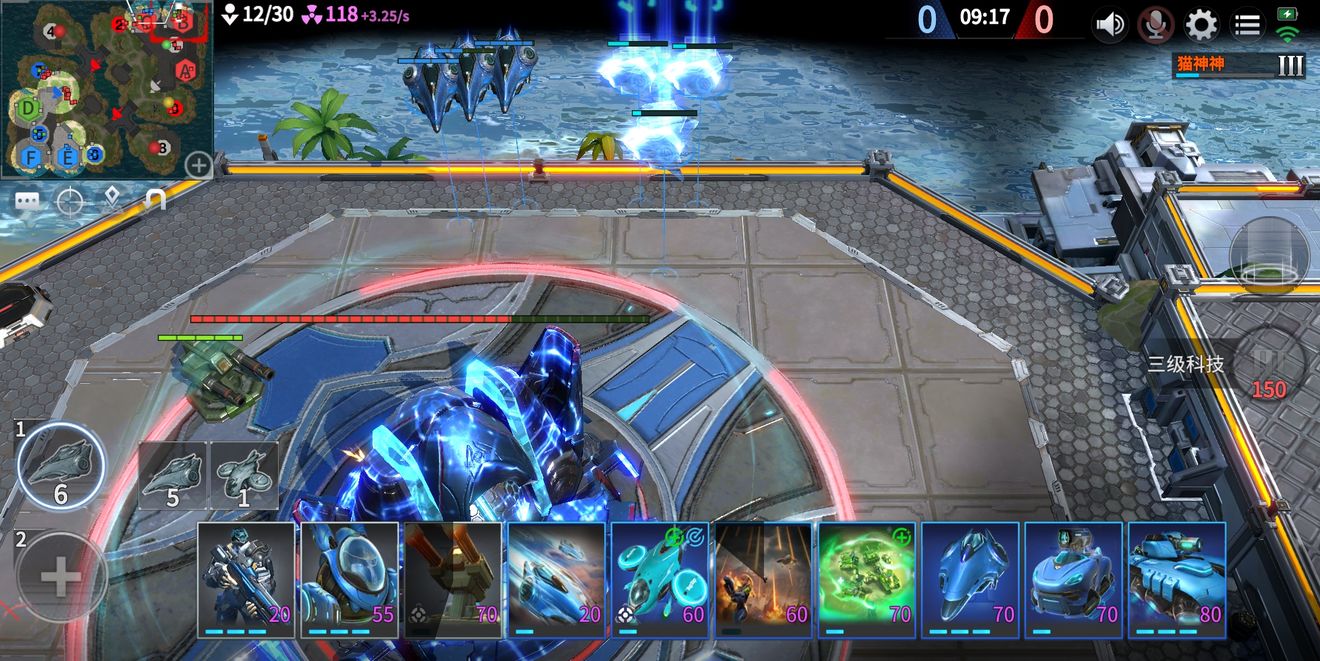Toggle the muted microphone button
1320x661 pixels.
click(1156, 24)
